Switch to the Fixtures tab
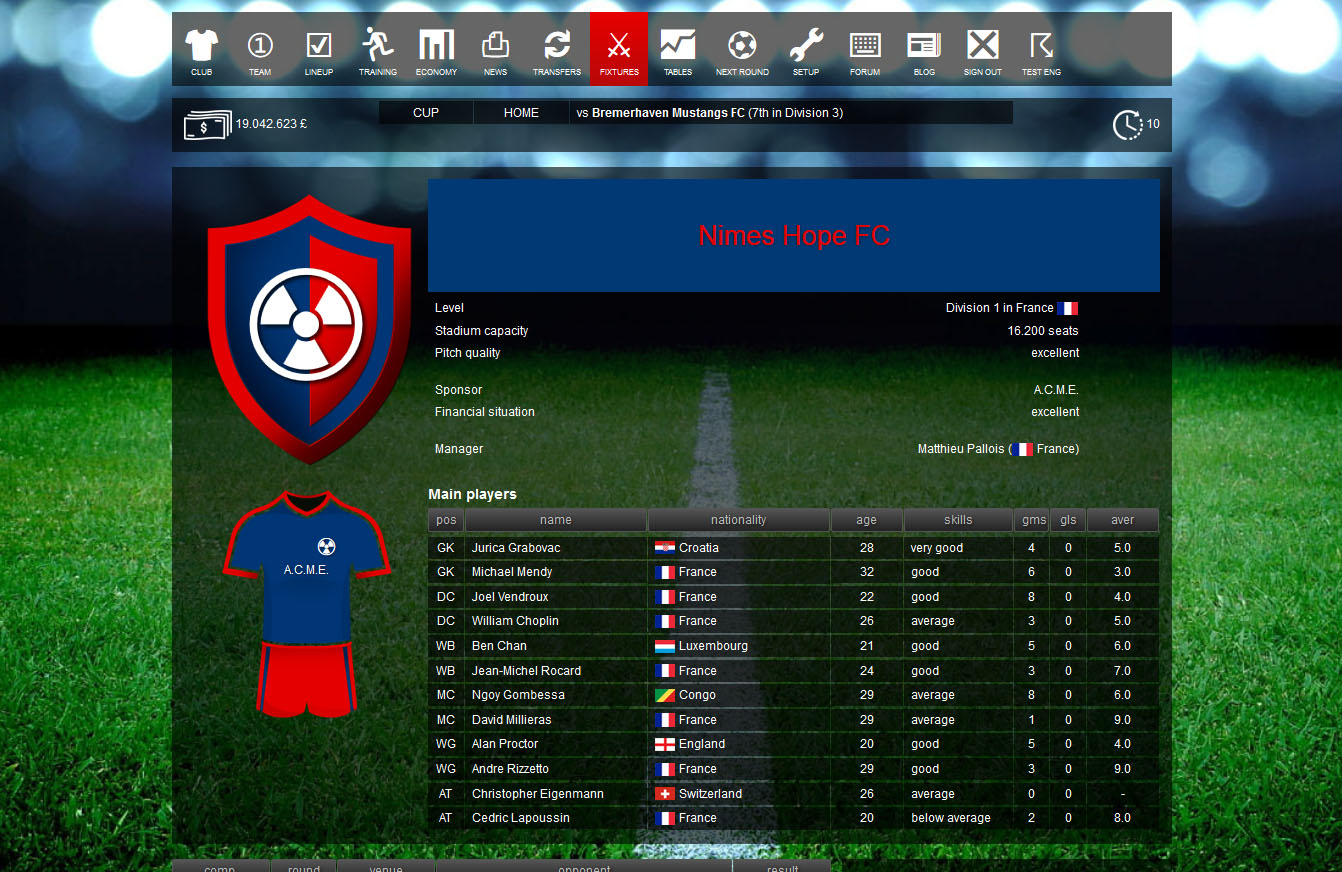The width and height of the screenshot is (1342, 872). [618, 48]
